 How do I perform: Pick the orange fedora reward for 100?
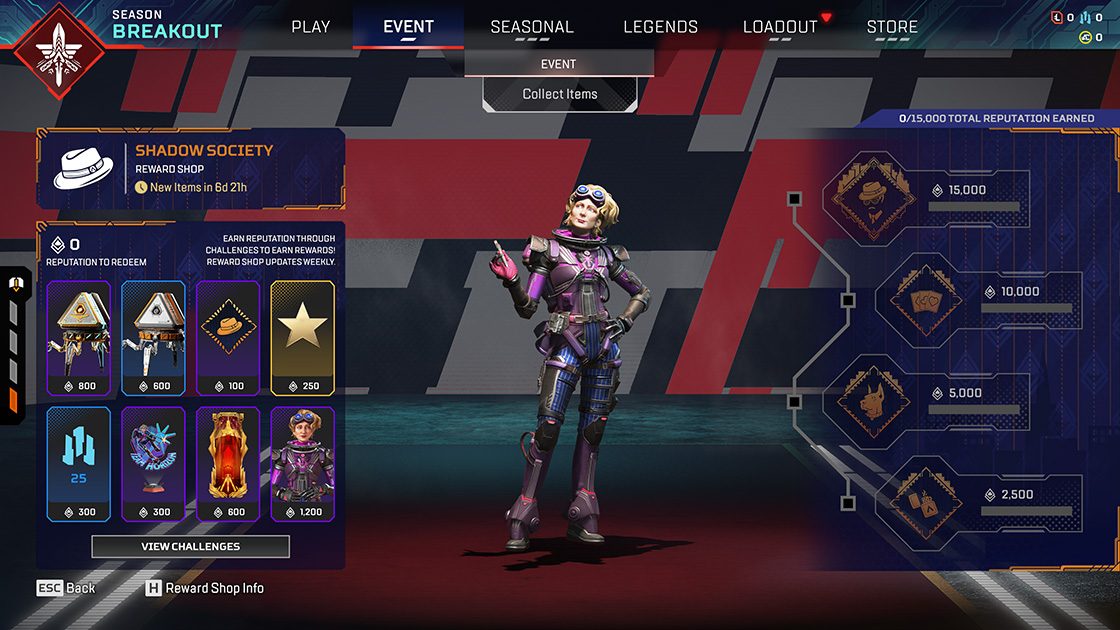click(227, 337)
